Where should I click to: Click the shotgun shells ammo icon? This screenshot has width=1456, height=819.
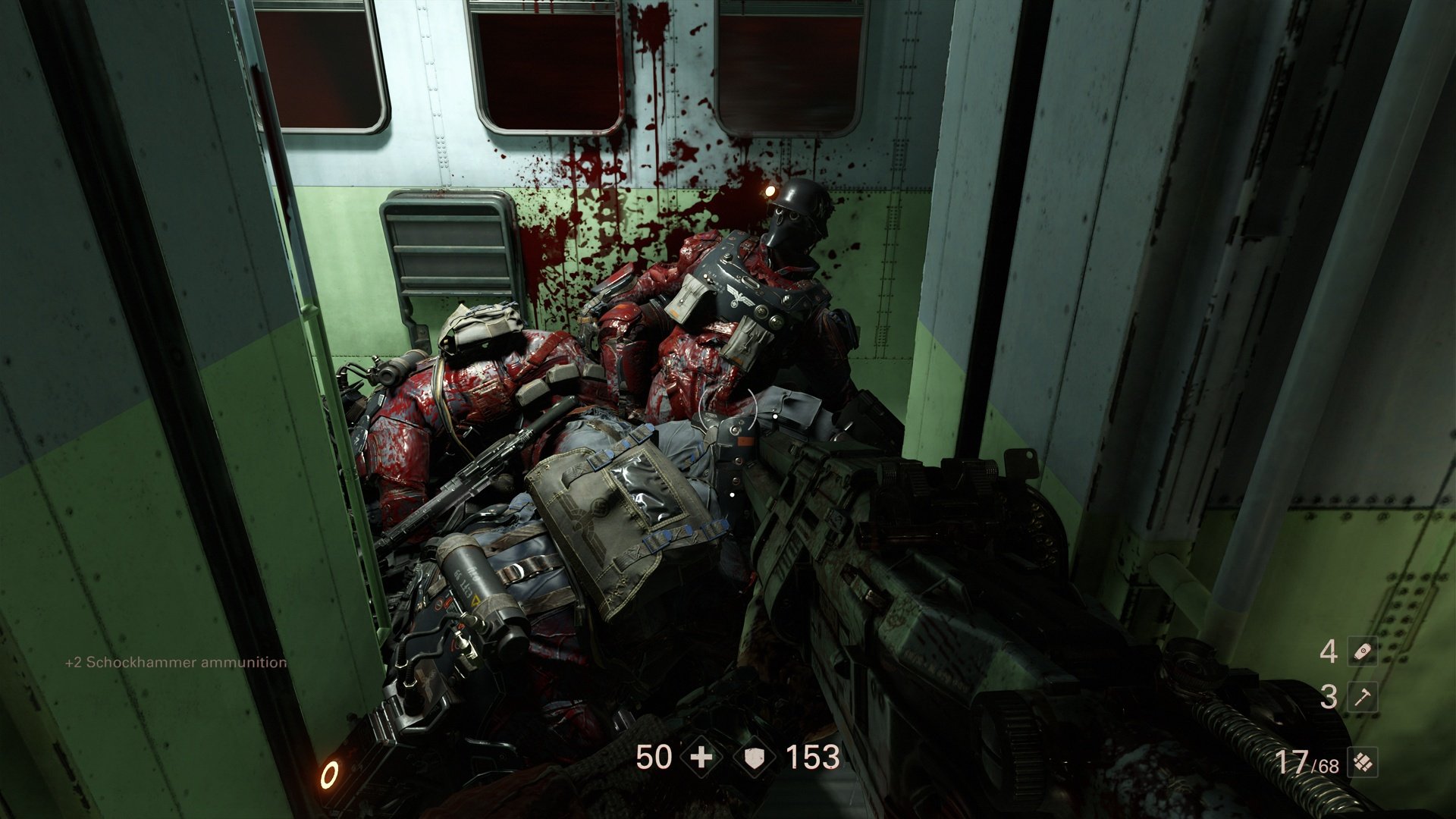pyautogui.click(x=1363, y=763)
